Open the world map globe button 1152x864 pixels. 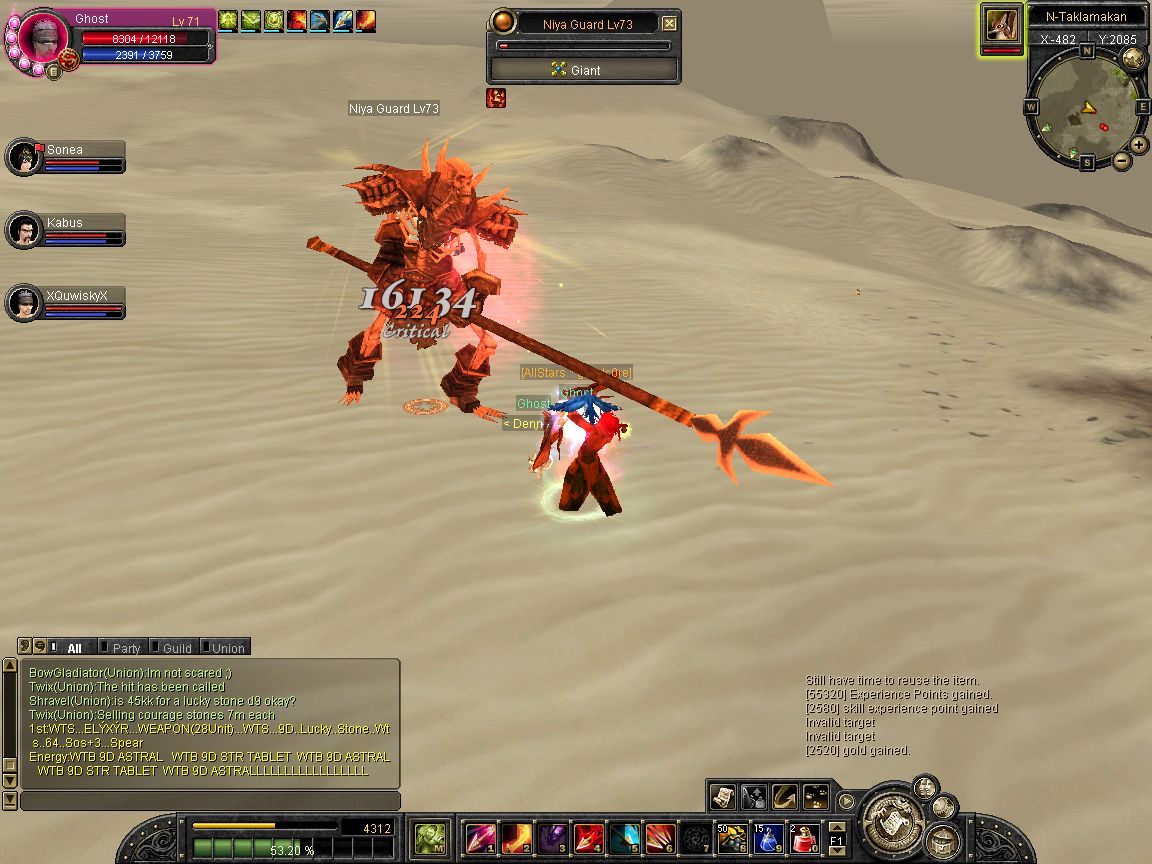coord(1133,58)
